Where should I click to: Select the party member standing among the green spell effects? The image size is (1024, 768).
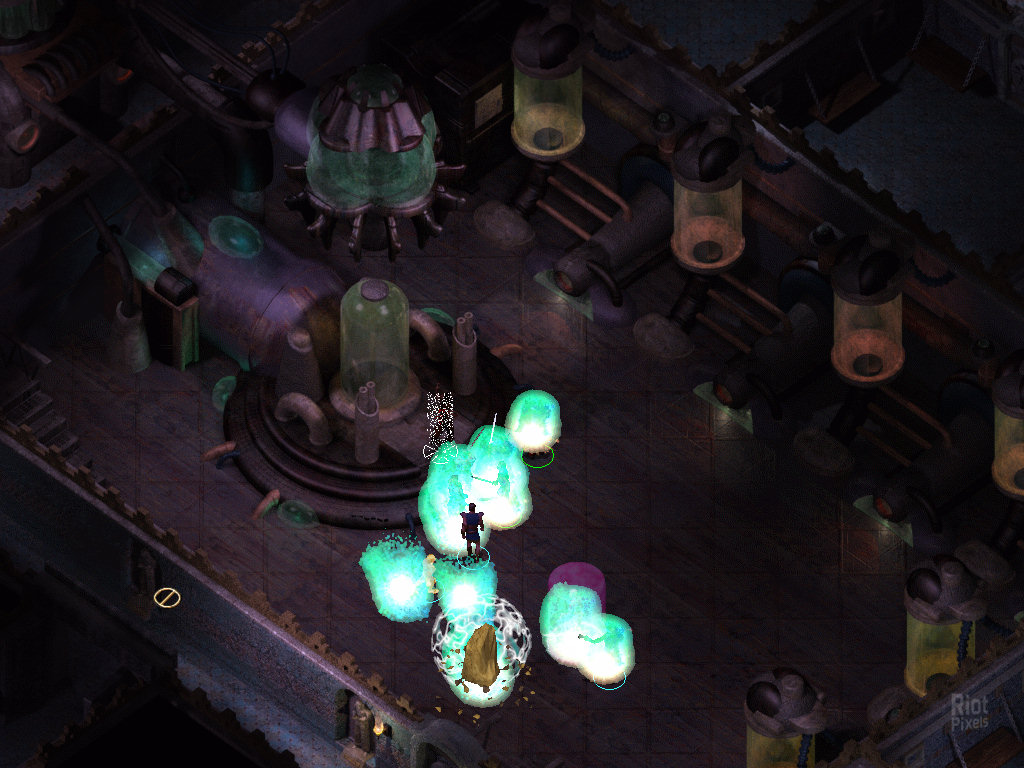tap(471, 530)
